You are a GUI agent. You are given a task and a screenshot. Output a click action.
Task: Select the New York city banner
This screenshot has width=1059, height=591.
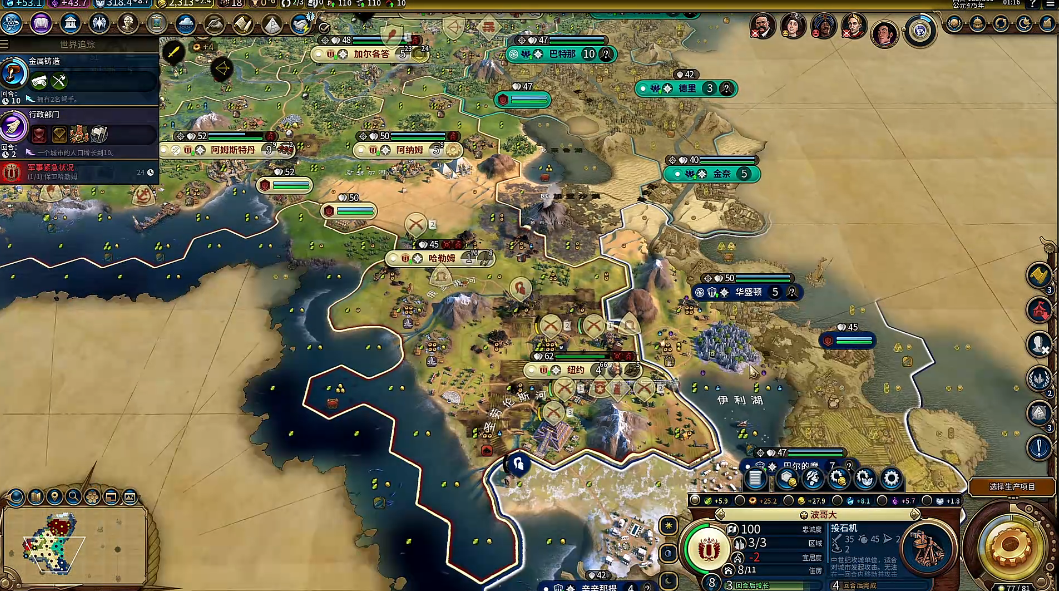pyautogui.click(x=580, y=370)
